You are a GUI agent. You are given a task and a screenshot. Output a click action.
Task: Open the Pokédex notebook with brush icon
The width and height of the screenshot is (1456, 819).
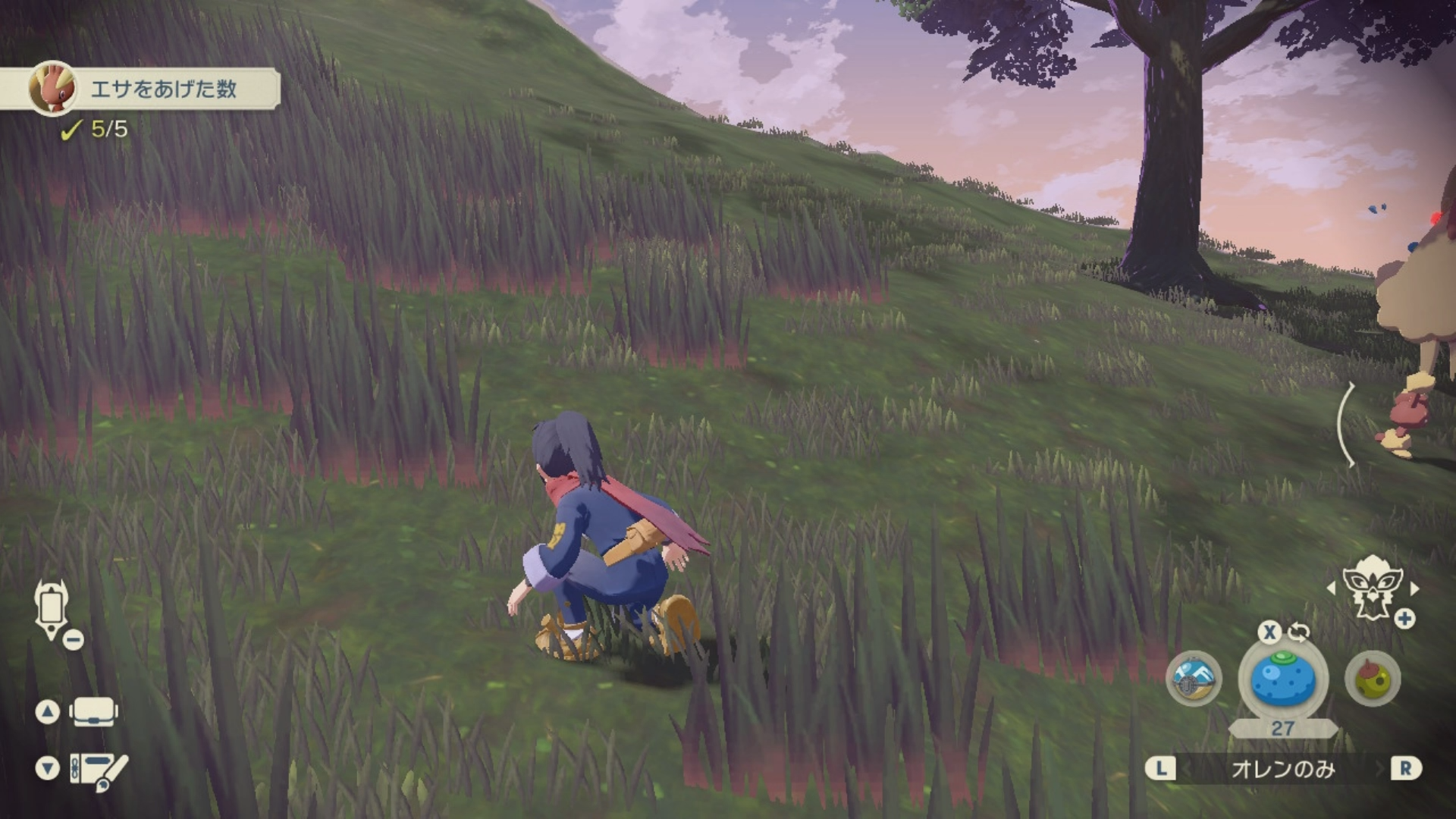pyautogui.click(x=99, y=770)
